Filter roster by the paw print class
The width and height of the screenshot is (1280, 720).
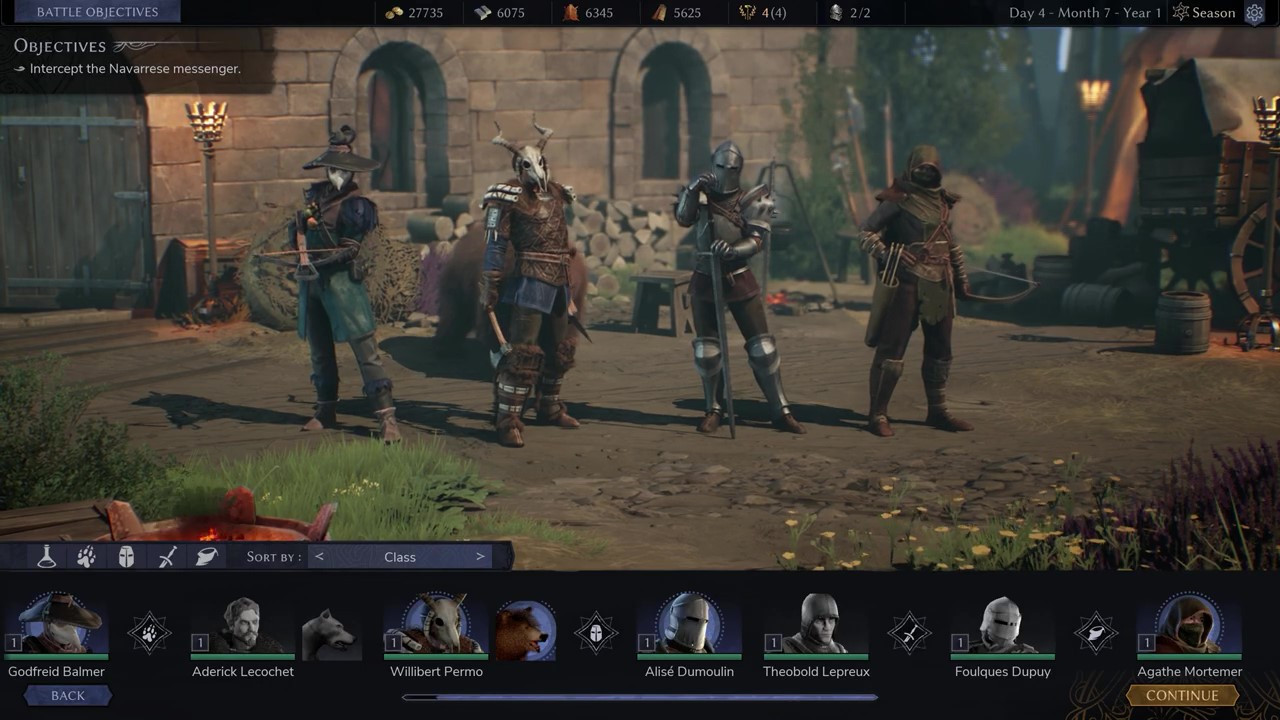pyautogui.click(x=87, y=557)
